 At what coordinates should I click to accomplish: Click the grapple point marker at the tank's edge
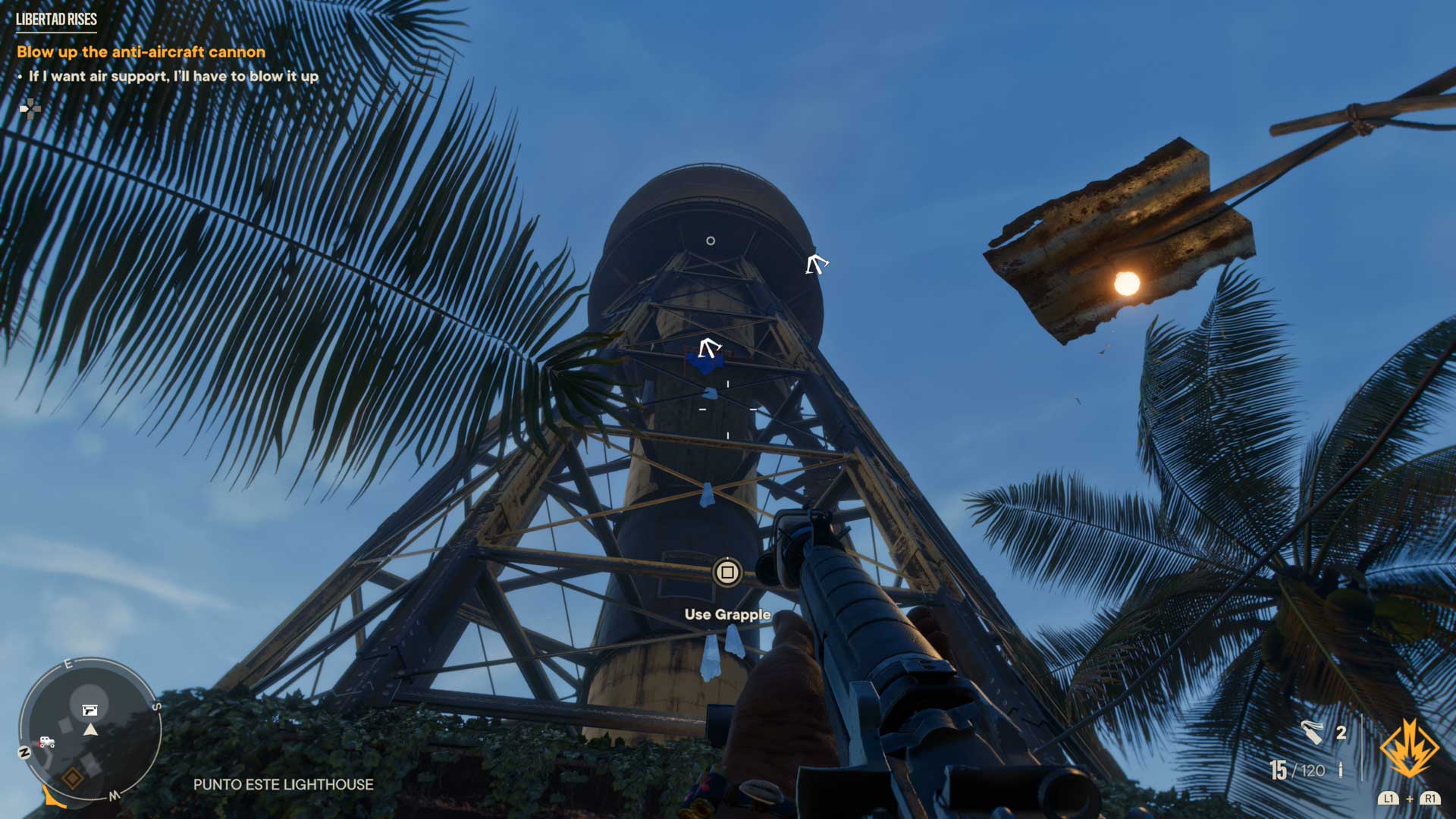tap(816, 264)
